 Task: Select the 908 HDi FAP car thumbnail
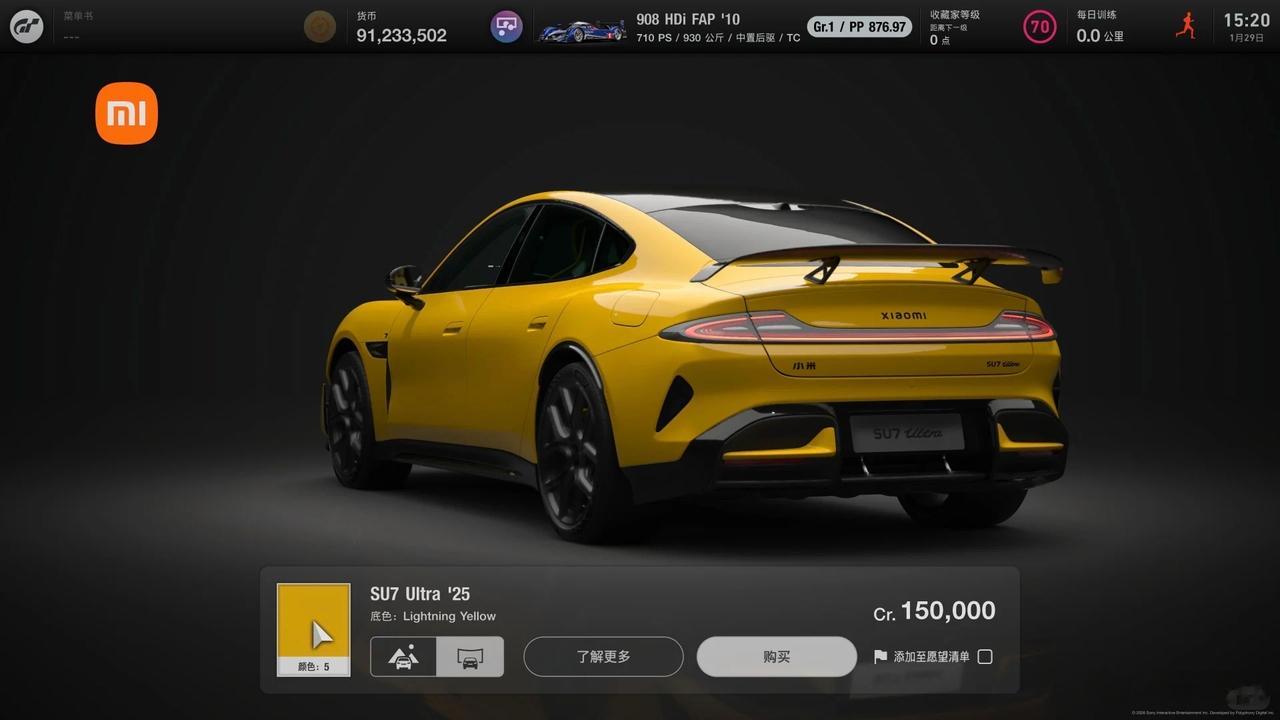tap(582, 30)
